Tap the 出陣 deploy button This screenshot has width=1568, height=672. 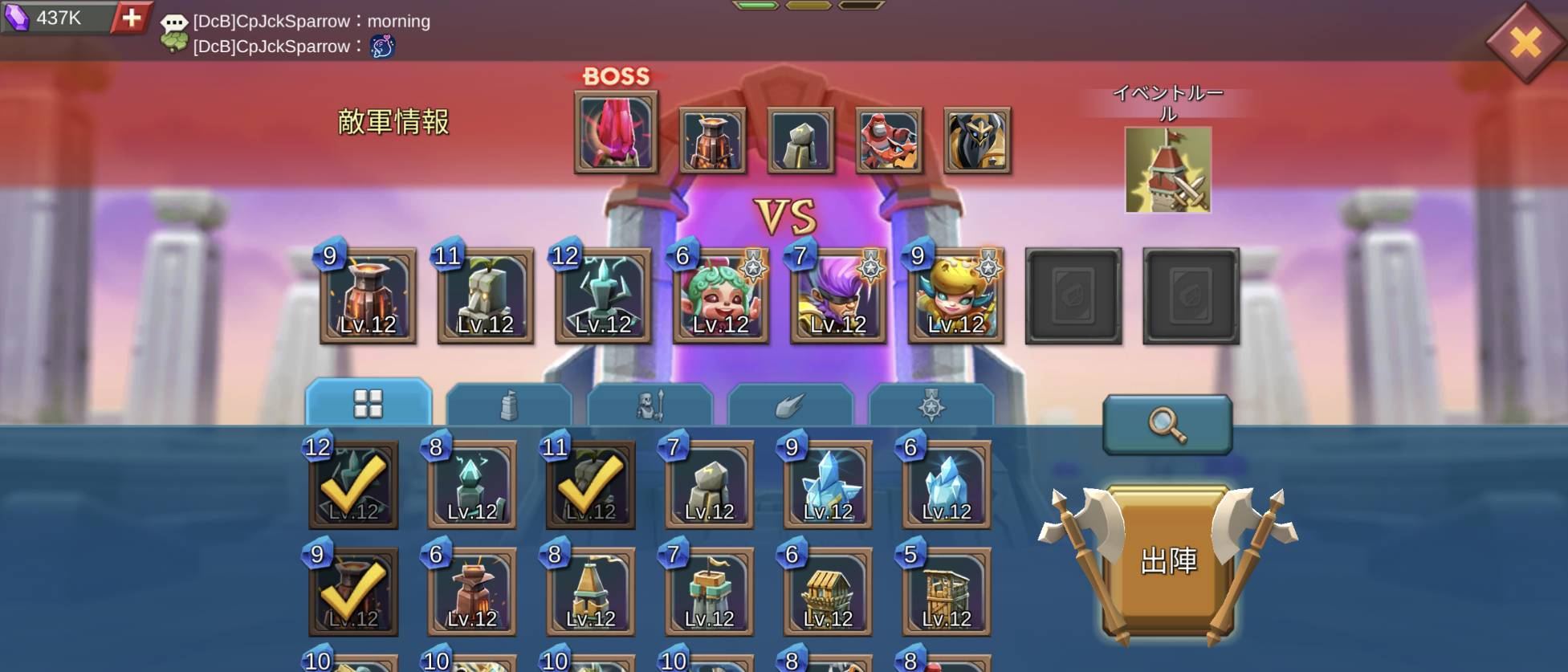point(1167,560)
